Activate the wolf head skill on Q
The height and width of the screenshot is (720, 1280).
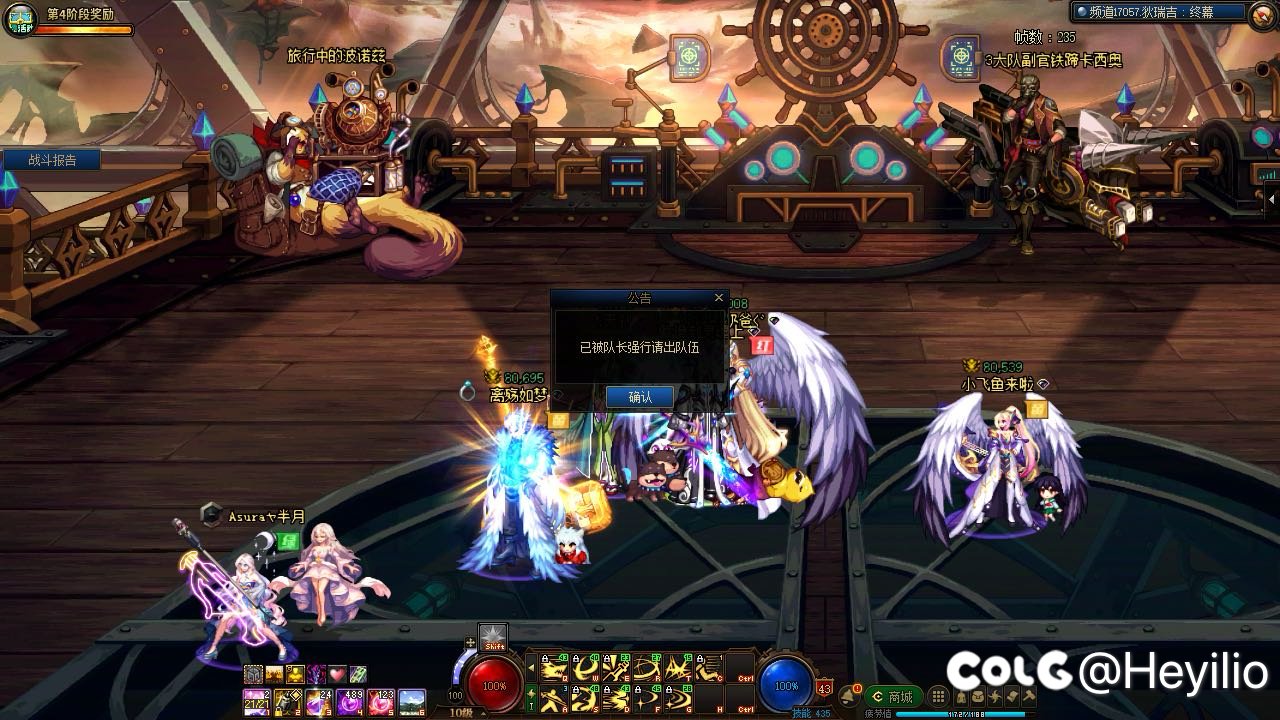coord(553,669)
